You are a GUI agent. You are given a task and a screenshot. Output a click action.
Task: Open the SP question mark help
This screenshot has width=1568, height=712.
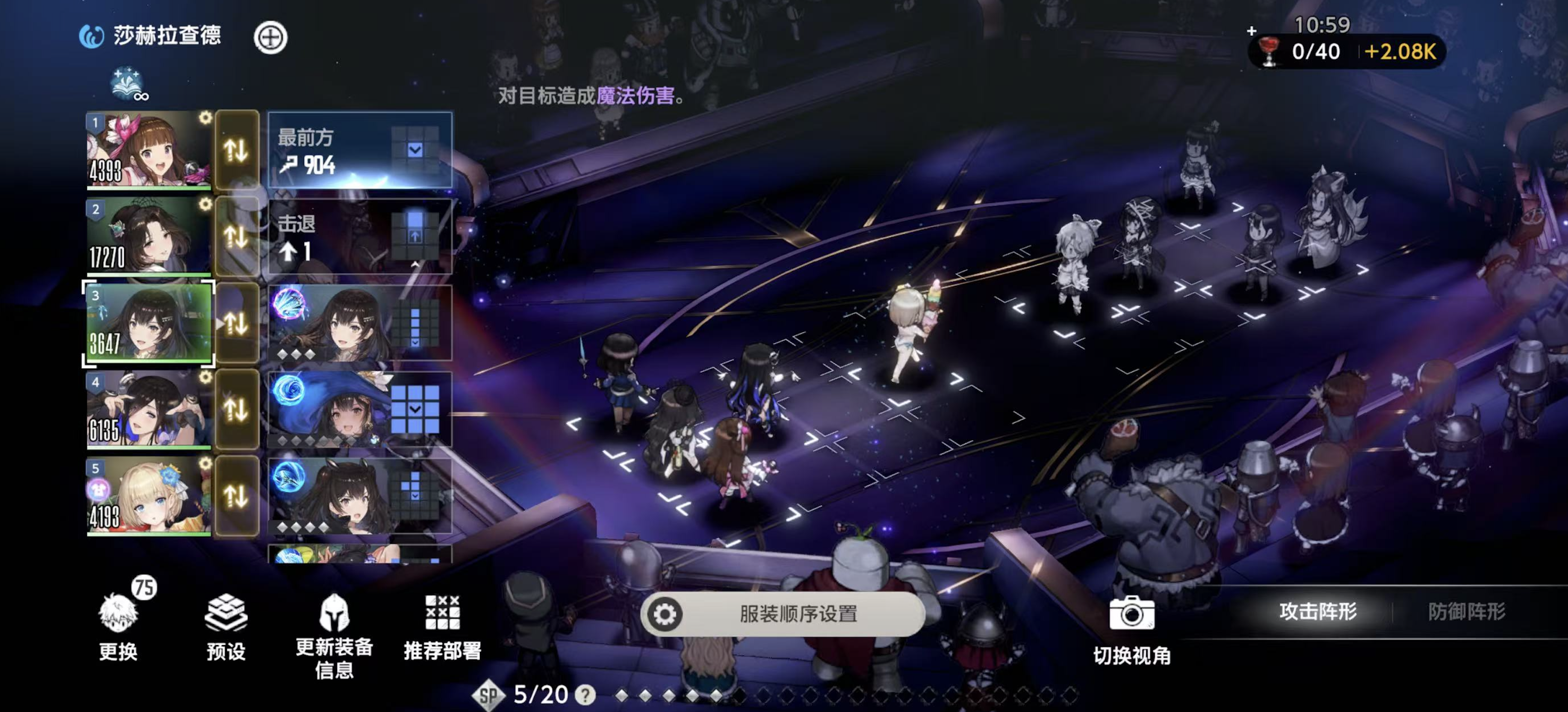tap(585, 694)
